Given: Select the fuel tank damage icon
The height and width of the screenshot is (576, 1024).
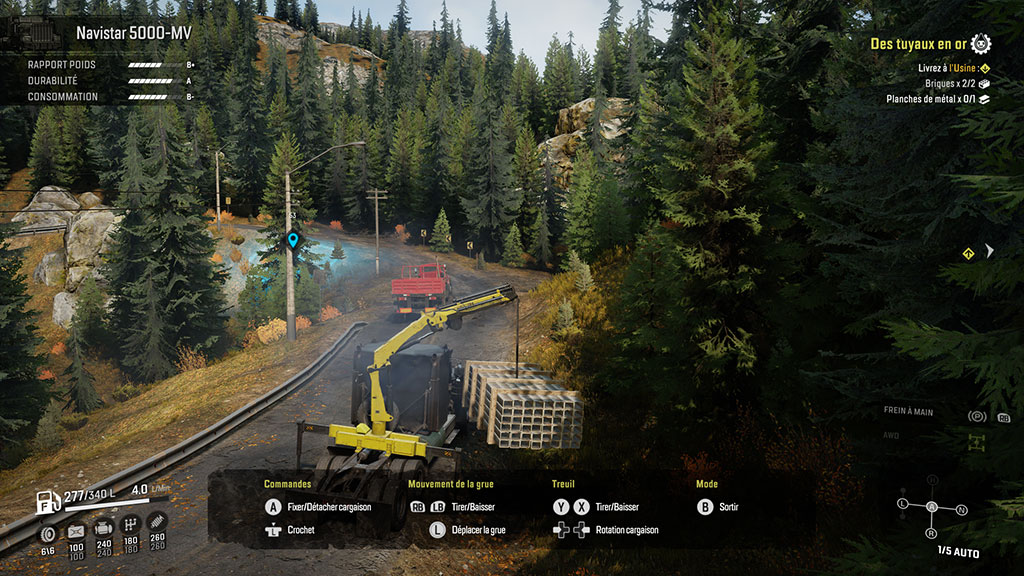Looking at the screenshot, I should (76, 530).
